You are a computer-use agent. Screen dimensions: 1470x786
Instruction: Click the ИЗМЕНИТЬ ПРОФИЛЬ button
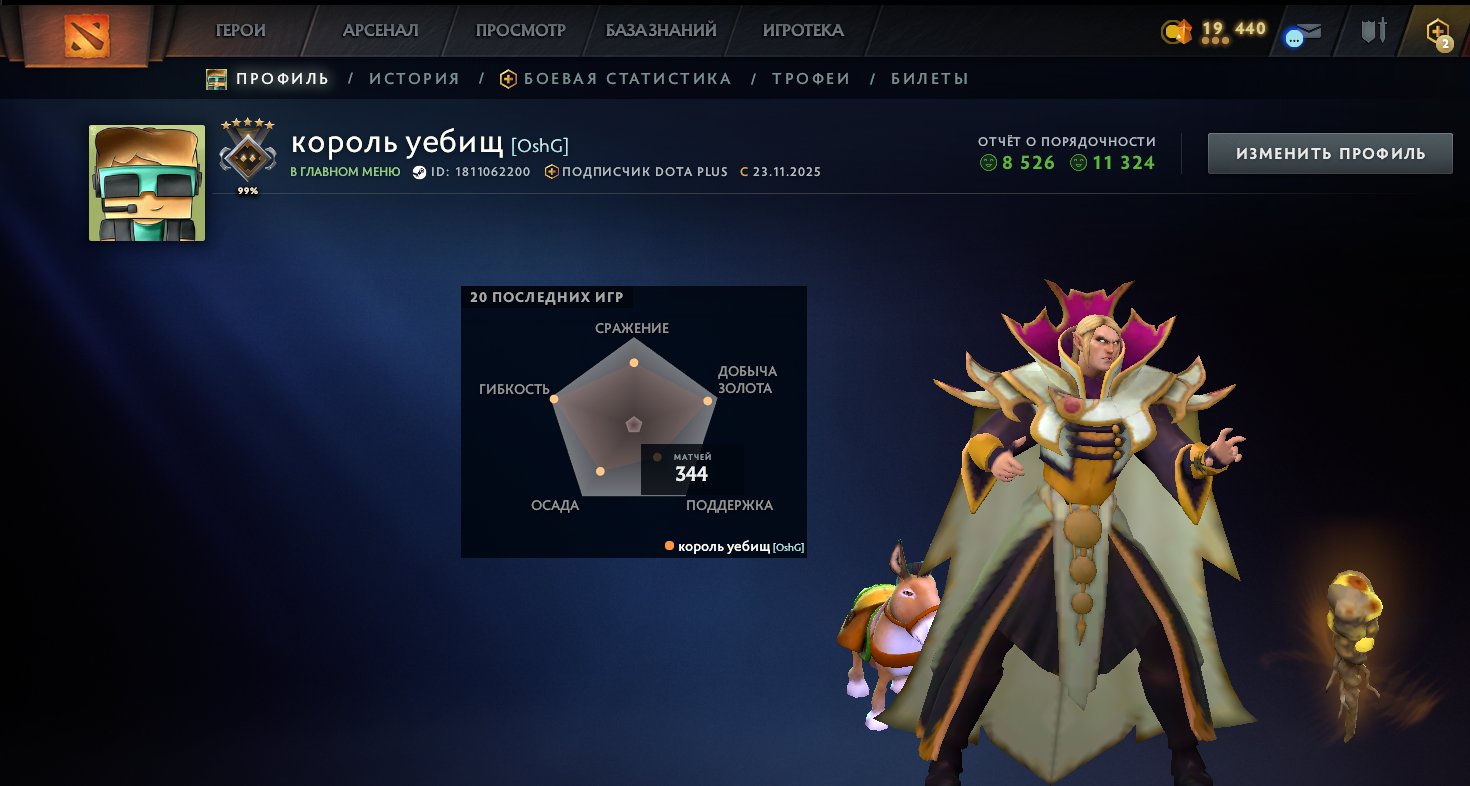tap(1330, 154)
